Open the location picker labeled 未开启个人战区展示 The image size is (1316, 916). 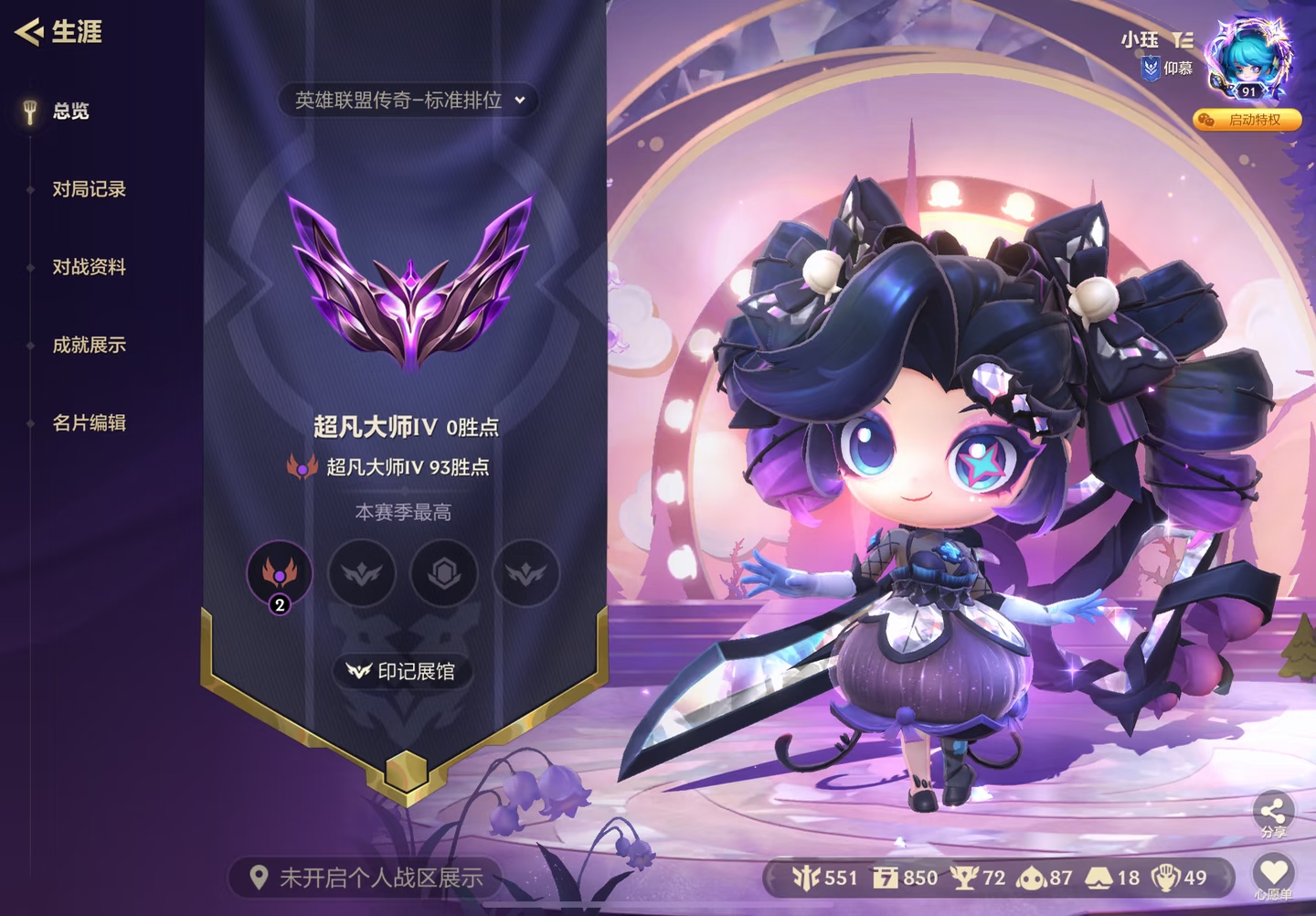click(366, 876)
